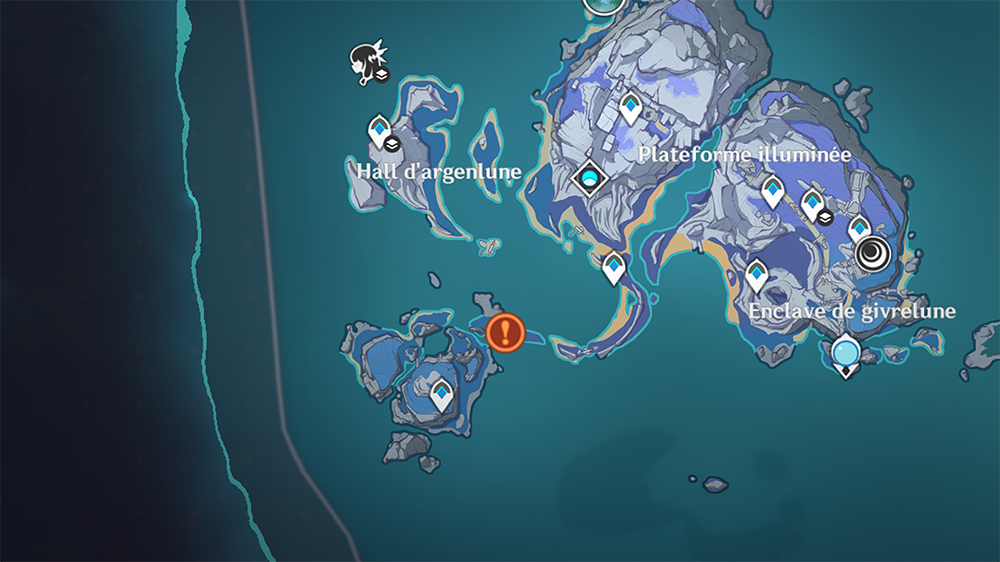Select the black character head map marker
The width and height of the screenshot is (1000, 562).
(x=365, y=62)
